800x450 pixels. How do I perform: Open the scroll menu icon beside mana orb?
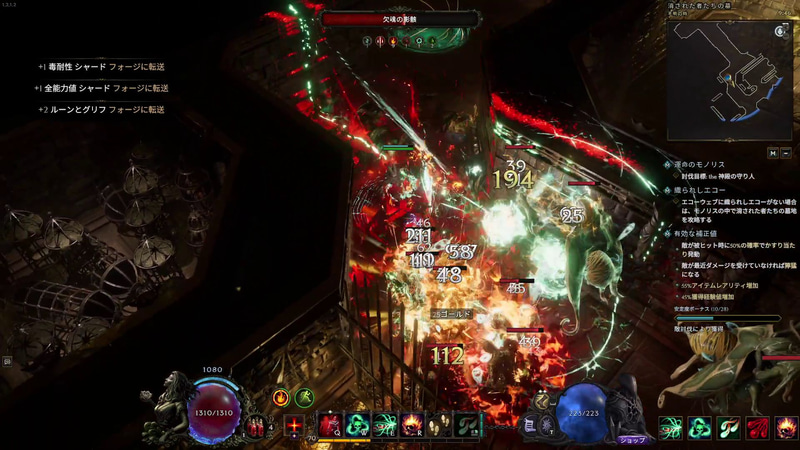(x=530, y=425)
